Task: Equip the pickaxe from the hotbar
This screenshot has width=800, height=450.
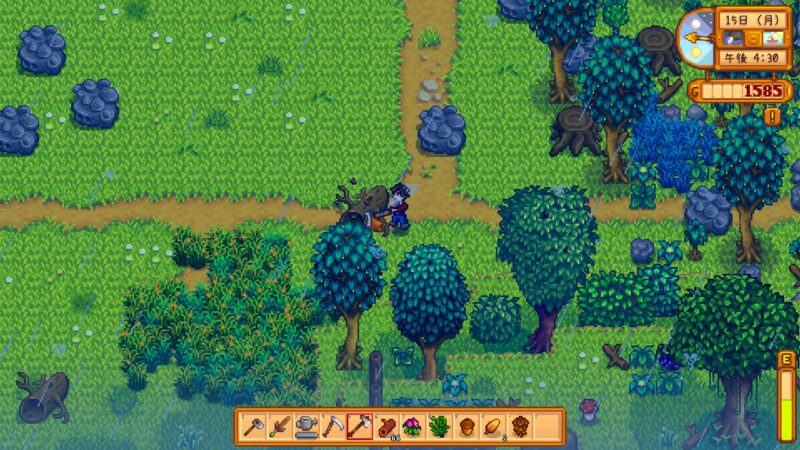Action: pyautogui.click(x=332, y=427)
